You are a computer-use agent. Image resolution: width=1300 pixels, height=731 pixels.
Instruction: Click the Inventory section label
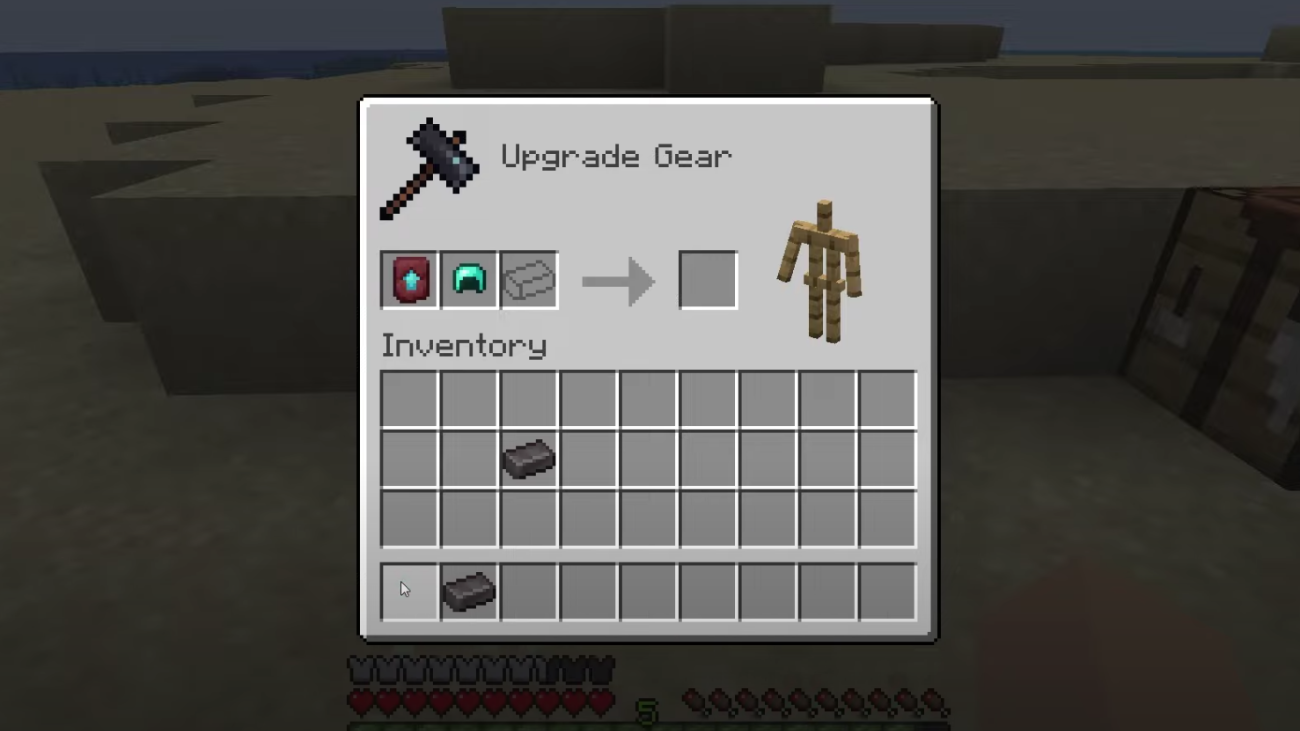[464, 345]
